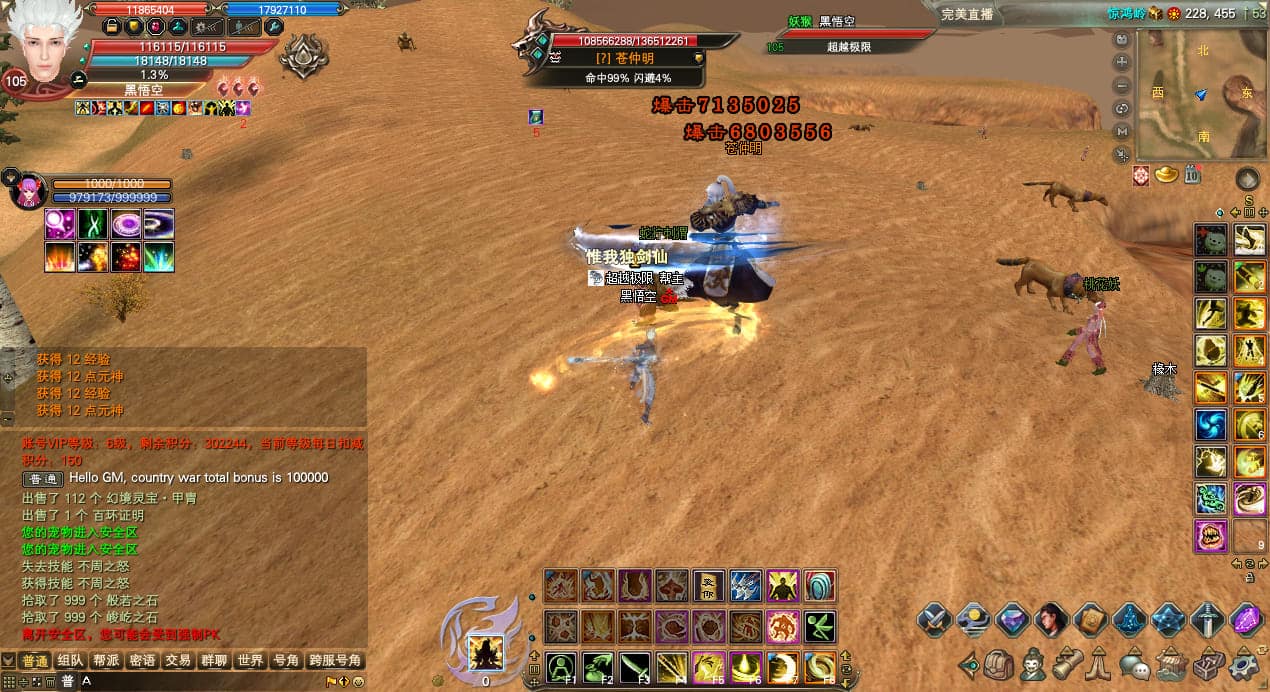The width and height of the screenshot is (1270, 692).
Task: Switch to the 交易 chat tab
Action: 178,661
